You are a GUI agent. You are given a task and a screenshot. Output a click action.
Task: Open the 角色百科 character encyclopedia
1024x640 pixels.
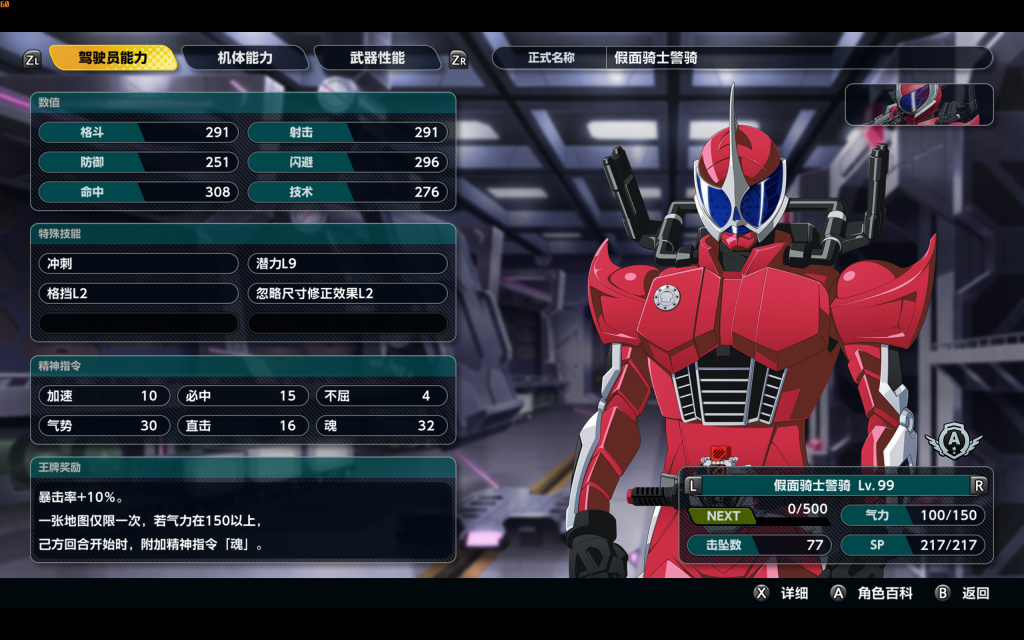[872, 593]
